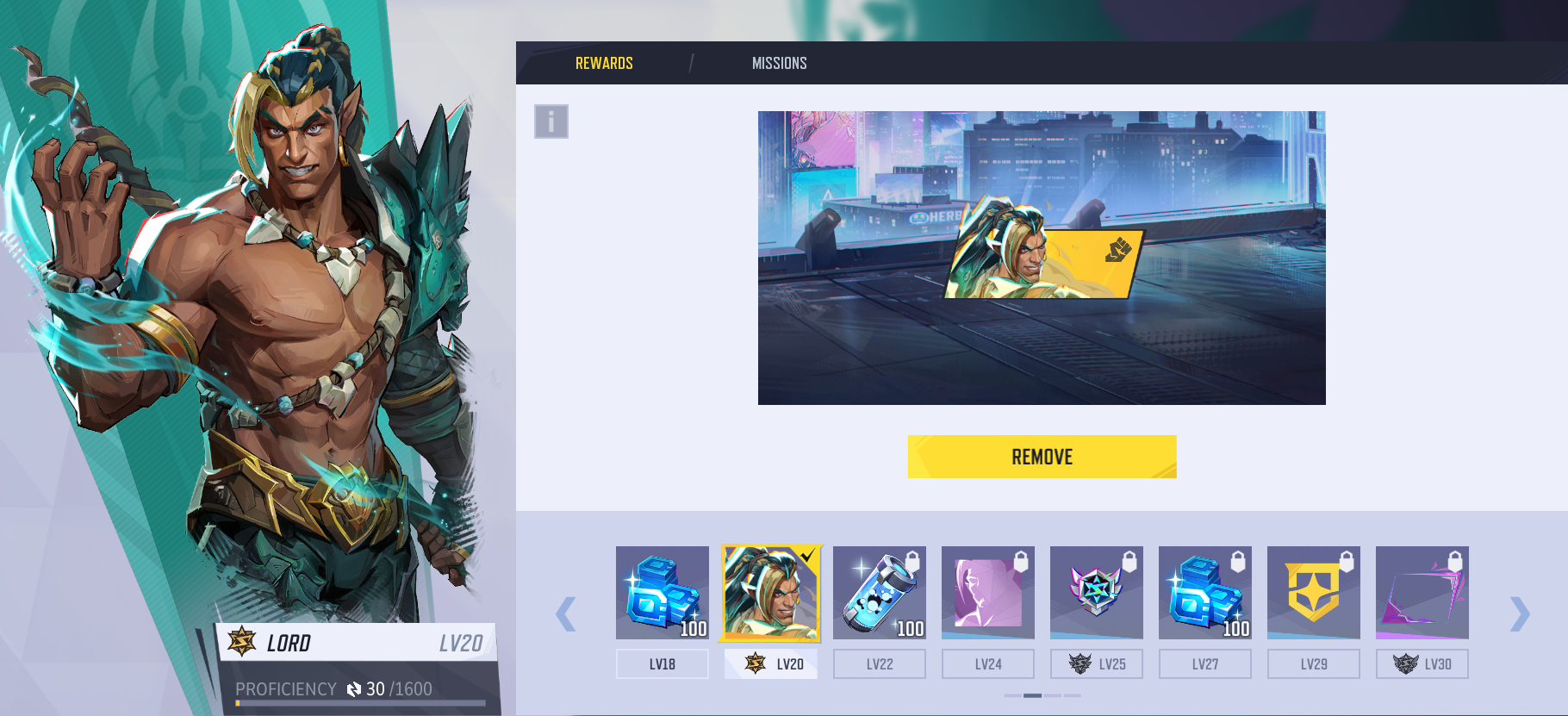
Task: Switch to the Rewards tab
Action: [x=604, y=63]
